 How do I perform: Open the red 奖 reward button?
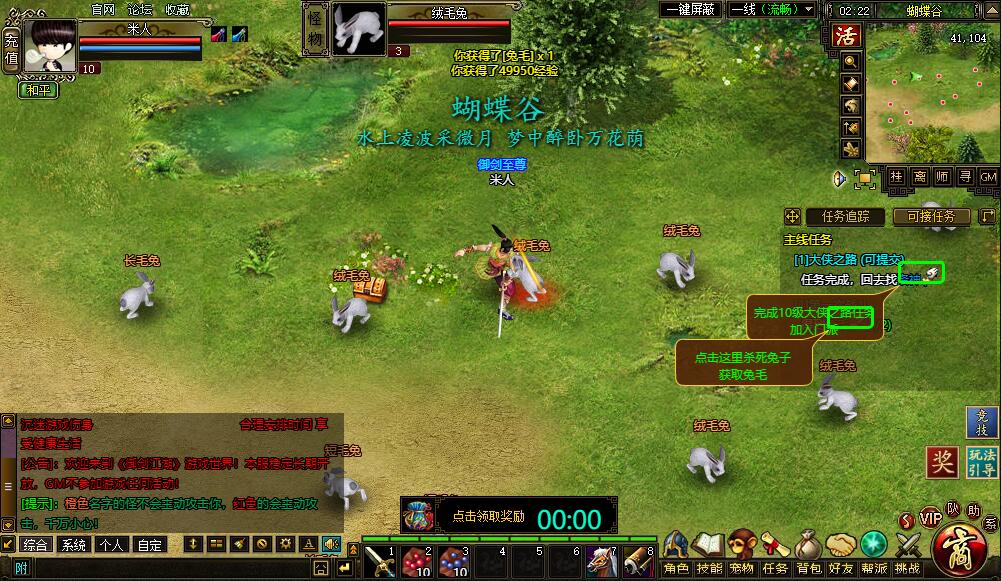(941, 462)
